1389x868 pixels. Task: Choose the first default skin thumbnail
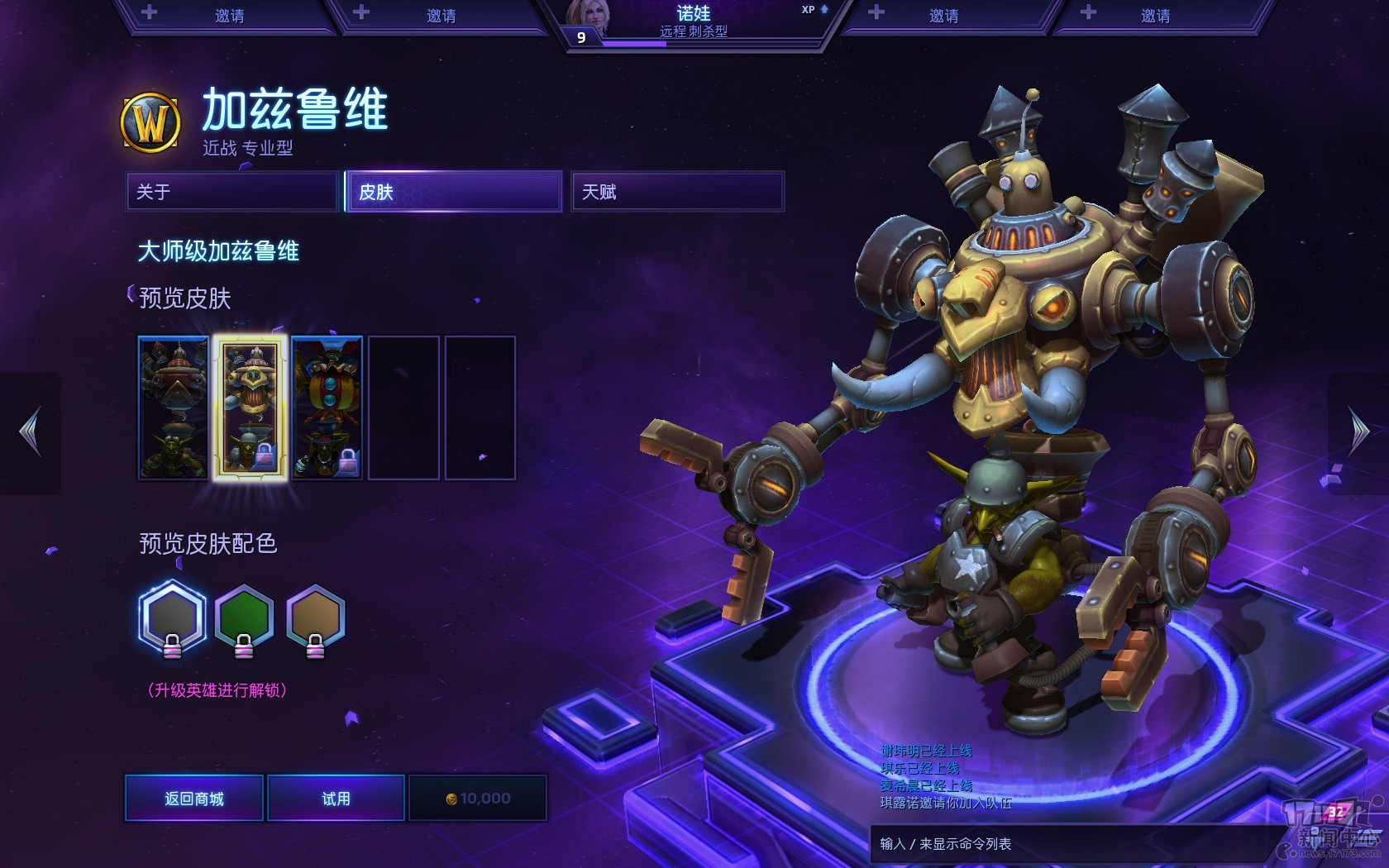[174, 408]
